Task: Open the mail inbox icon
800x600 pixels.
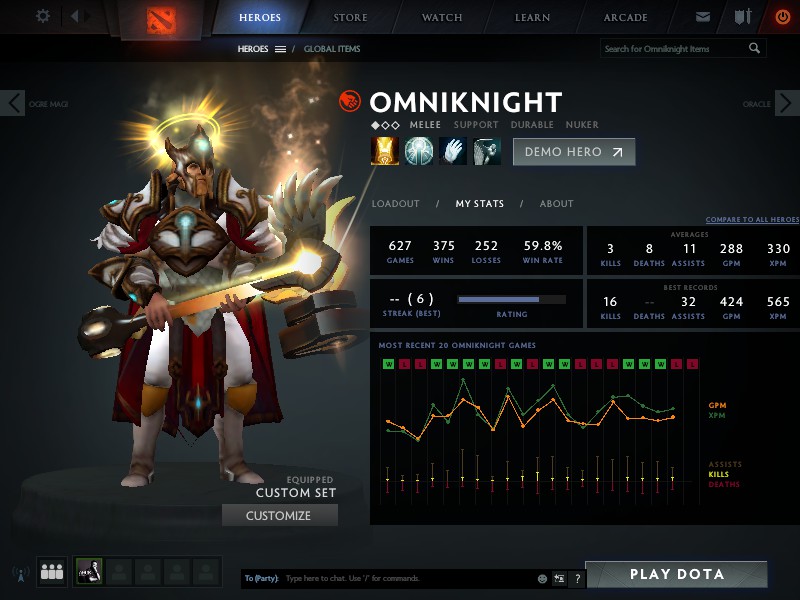Action: [x=703, y=17]
